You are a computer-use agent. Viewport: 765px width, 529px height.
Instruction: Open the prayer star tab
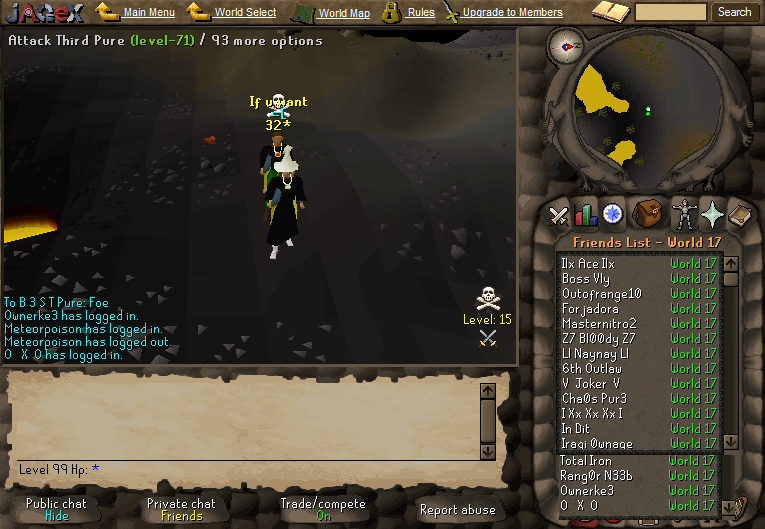point(712,214)
